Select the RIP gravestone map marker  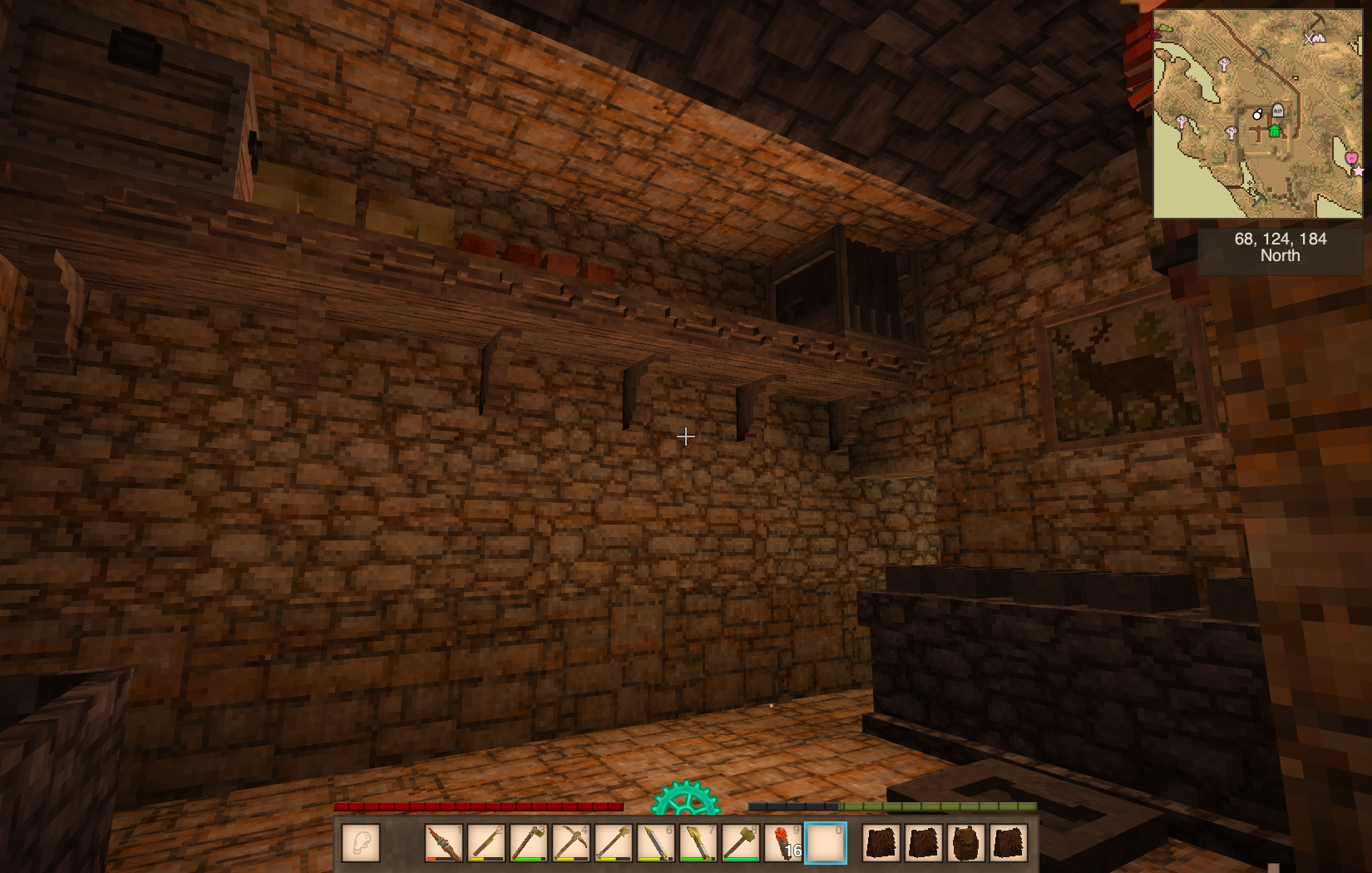[1278, 111]
